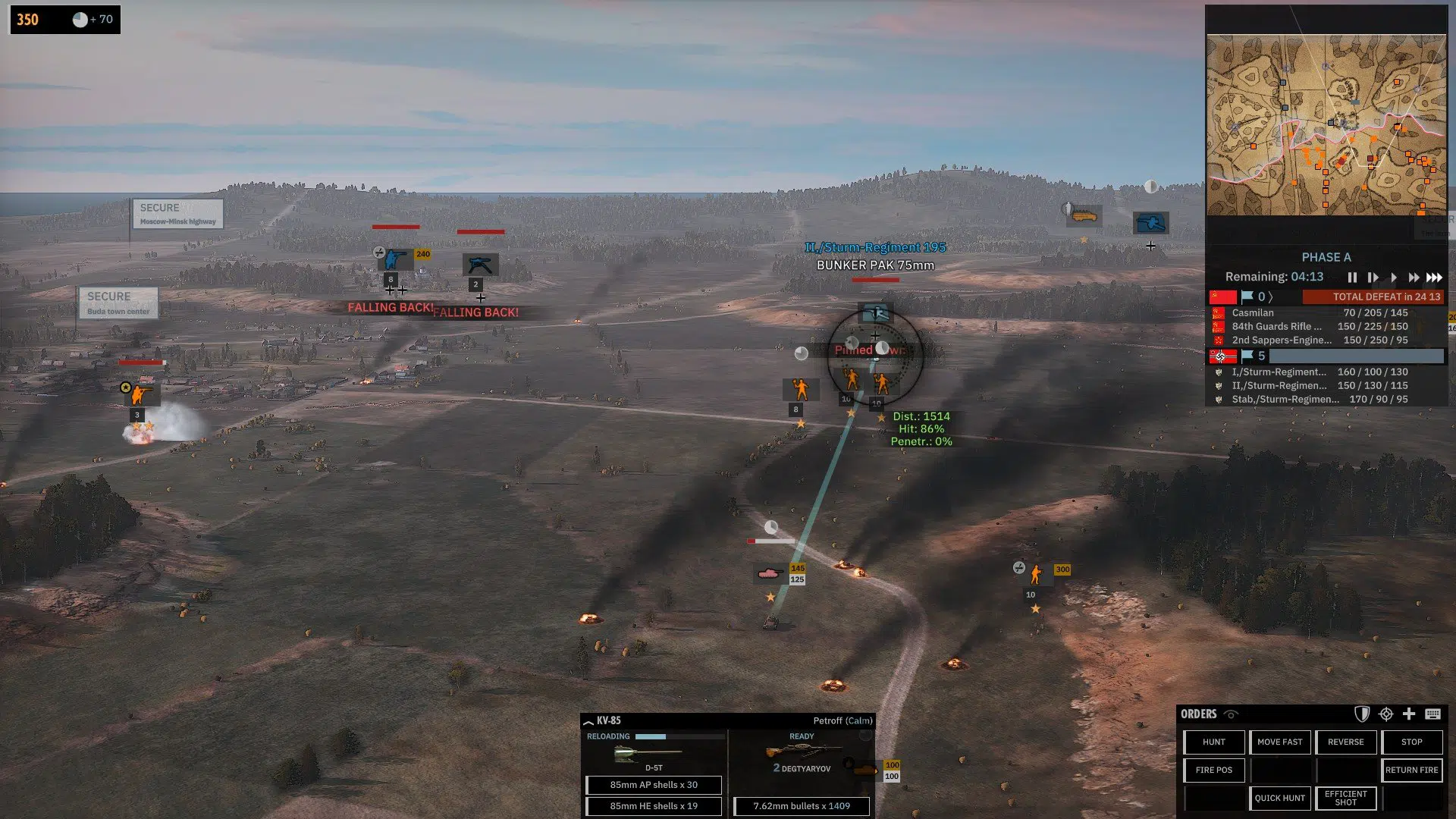This screenshot has height=819, width=1456.
Task: Select the crosshair targeting icon above orders
Action: coord(1386,714)
